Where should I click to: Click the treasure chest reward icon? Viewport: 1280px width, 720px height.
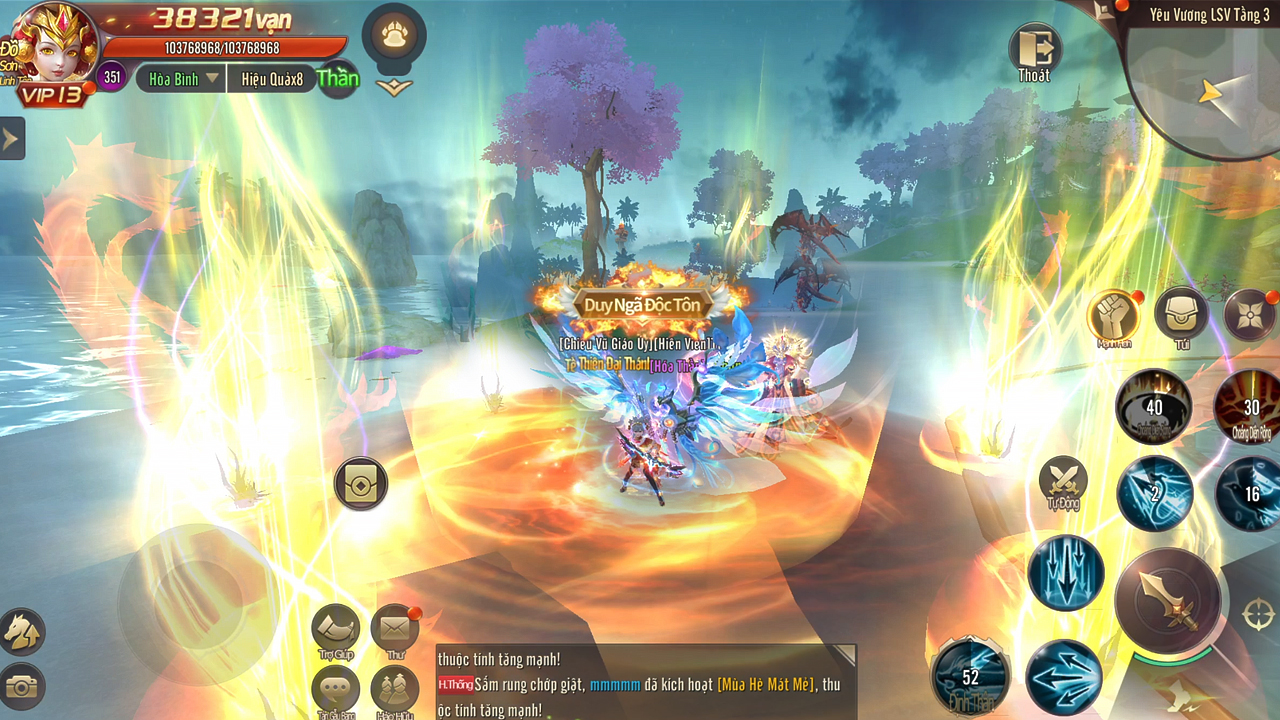(x=360, y=482)
